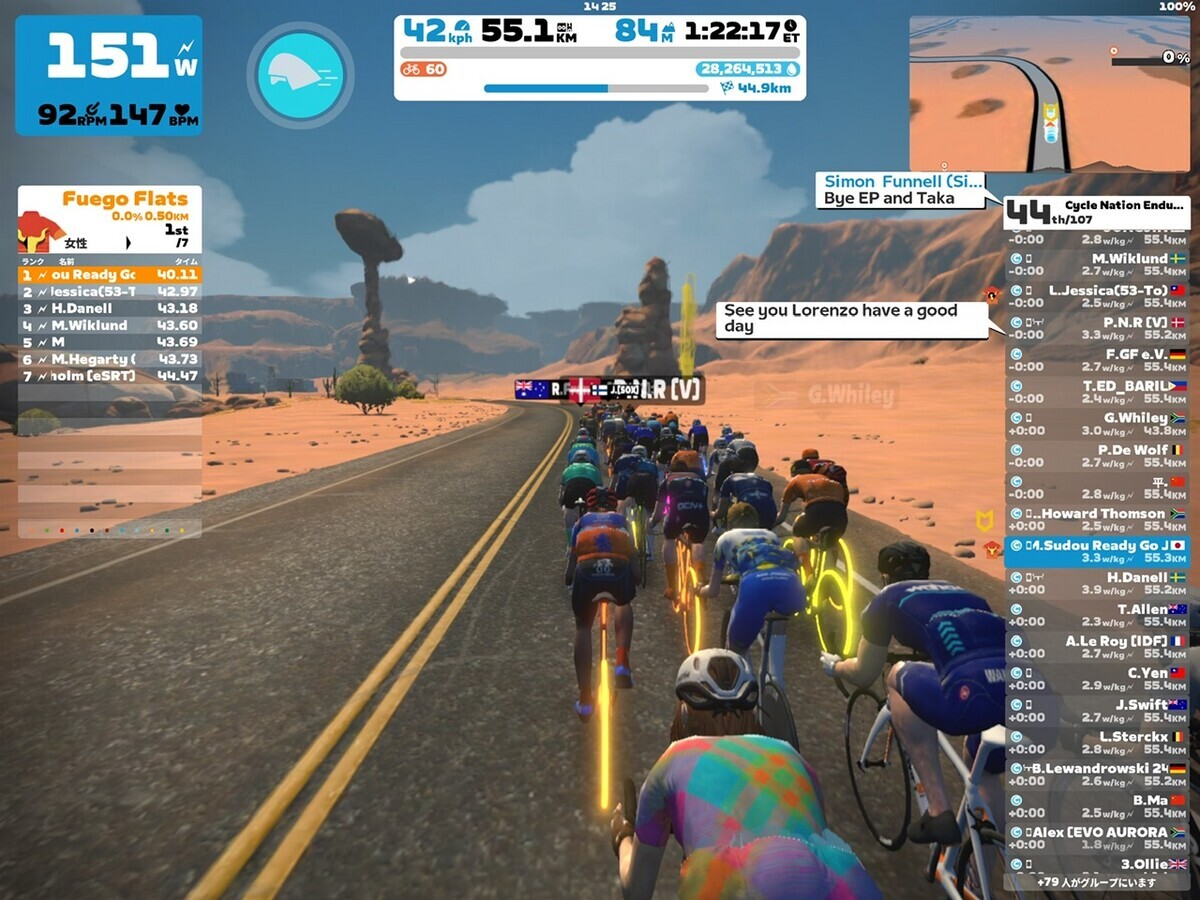1200x900 pixels.
Task: Select C.Yen in the riders list
Action: pyautogui.click(x=1097, y=679)
